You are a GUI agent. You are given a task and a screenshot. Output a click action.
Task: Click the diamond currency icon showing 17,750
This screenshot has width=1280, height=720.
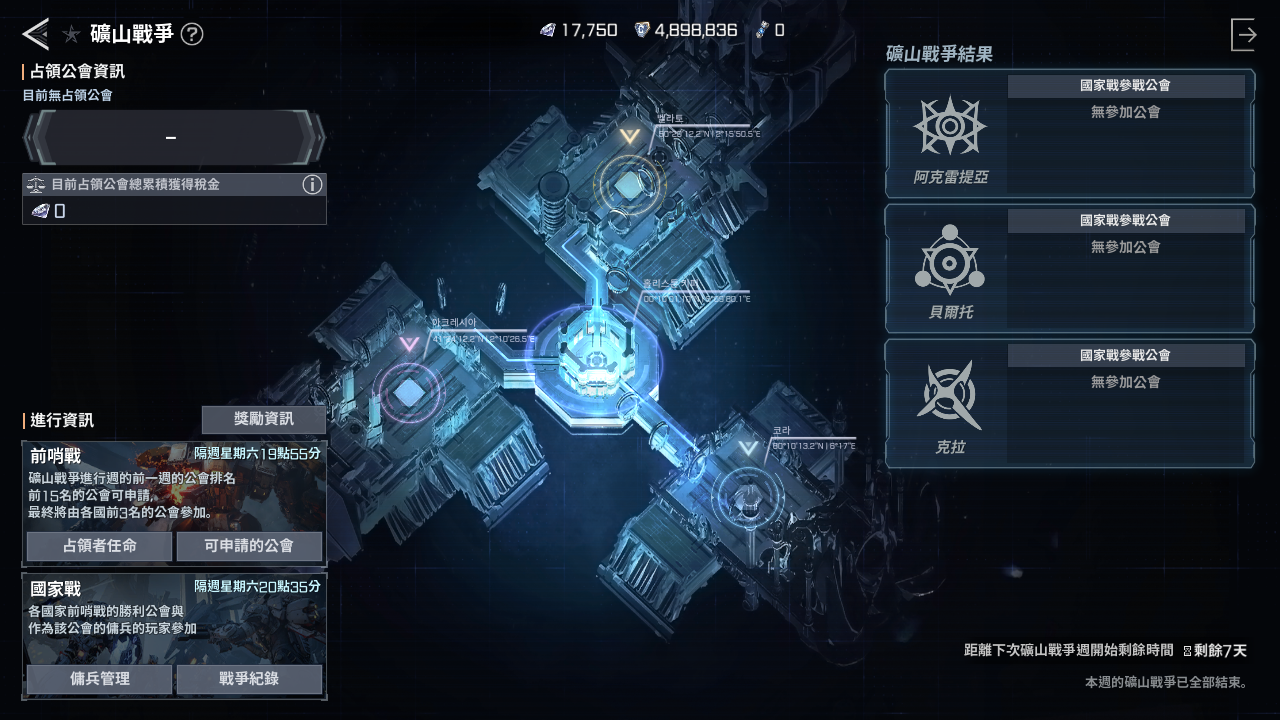[546, 30]
